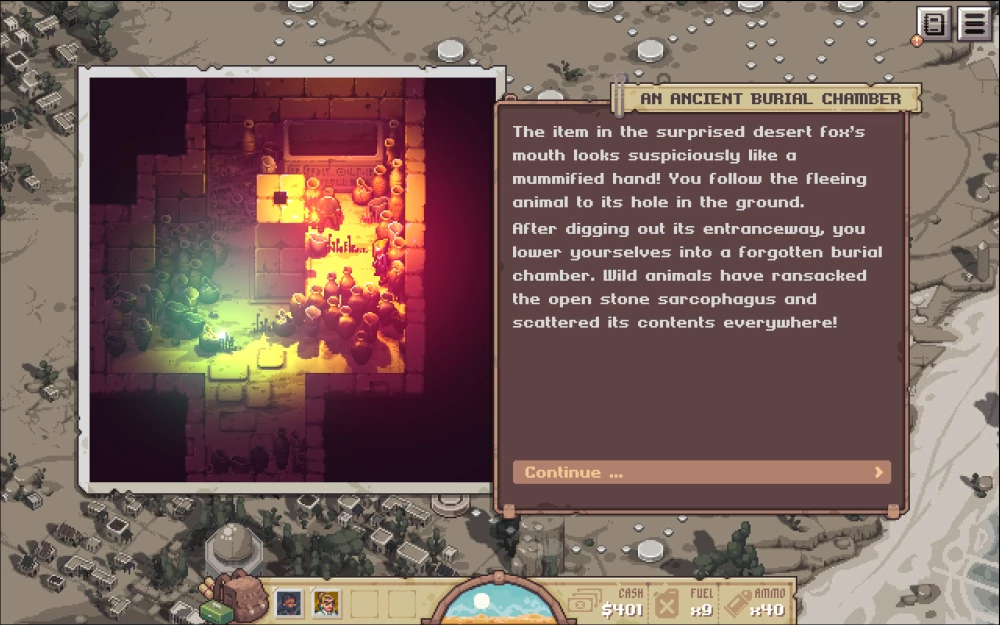Open the journal notebook
The width and height of the screenshot is (1000, 625).
coord(934,23)
